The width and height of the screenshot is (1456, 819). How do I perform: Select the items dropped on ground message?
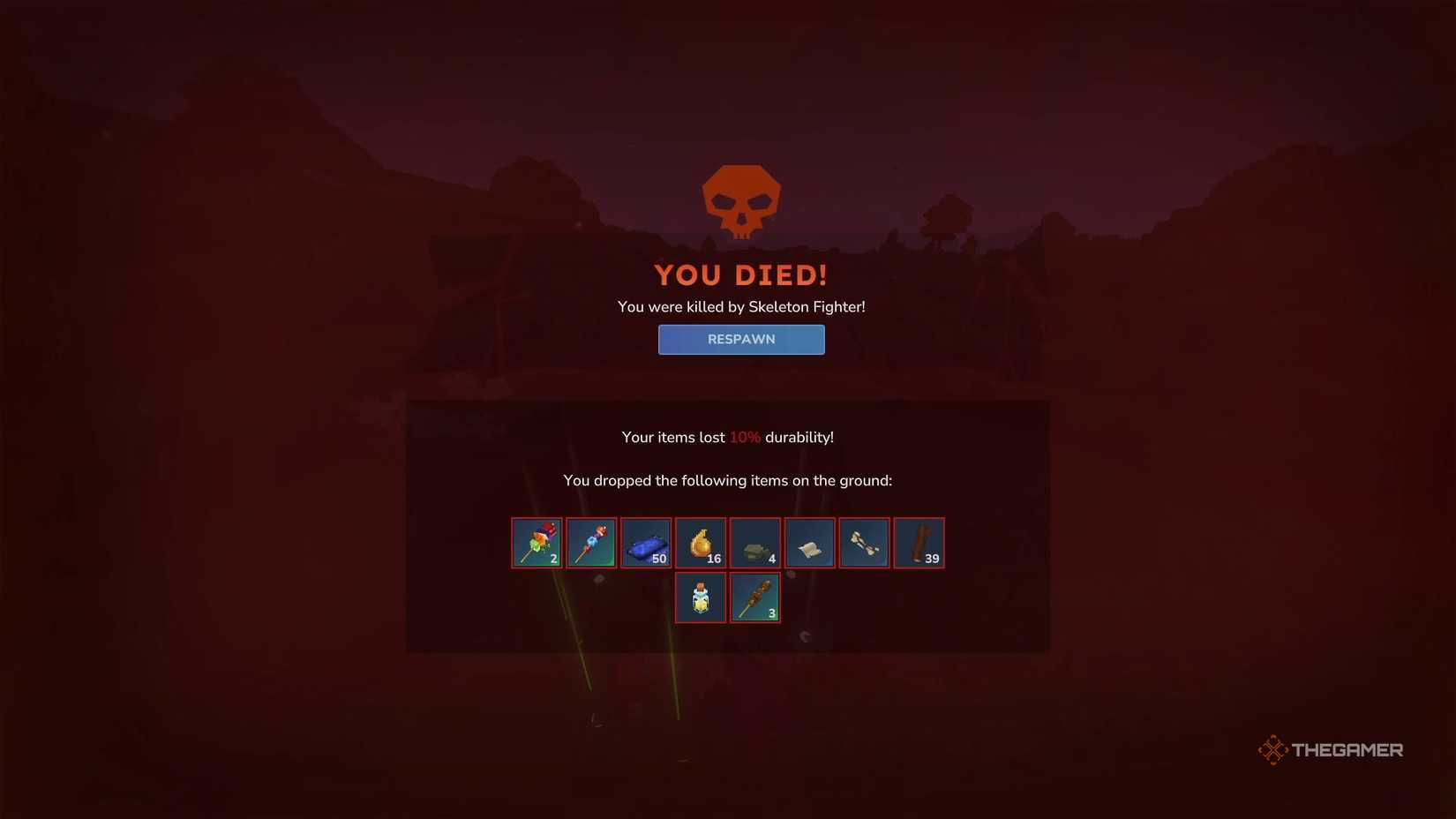(727, 480)
